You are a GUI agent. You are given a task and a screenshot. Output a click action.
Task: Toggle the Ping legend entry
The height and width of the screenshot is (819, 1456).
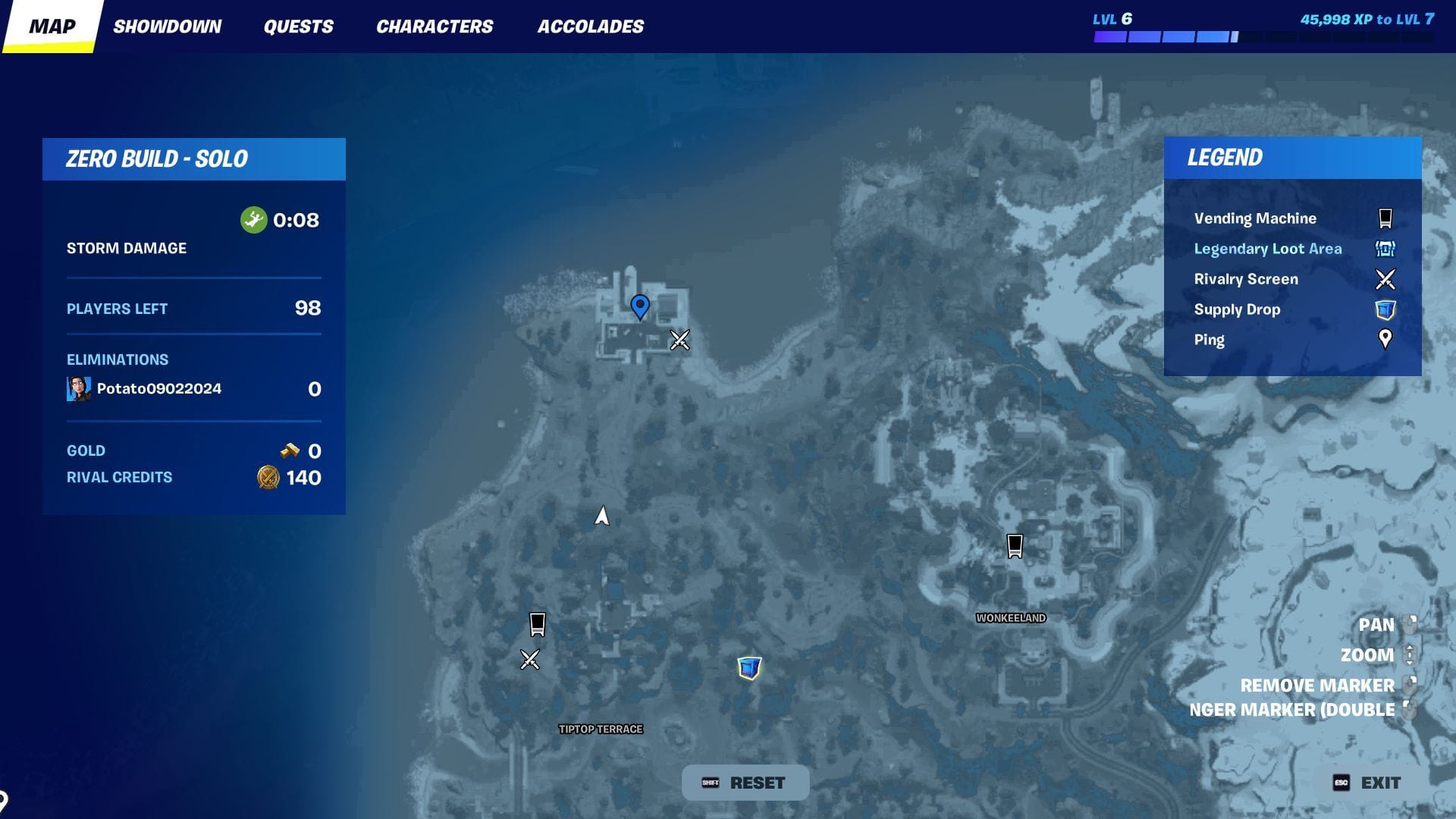tap(1210, 340)
